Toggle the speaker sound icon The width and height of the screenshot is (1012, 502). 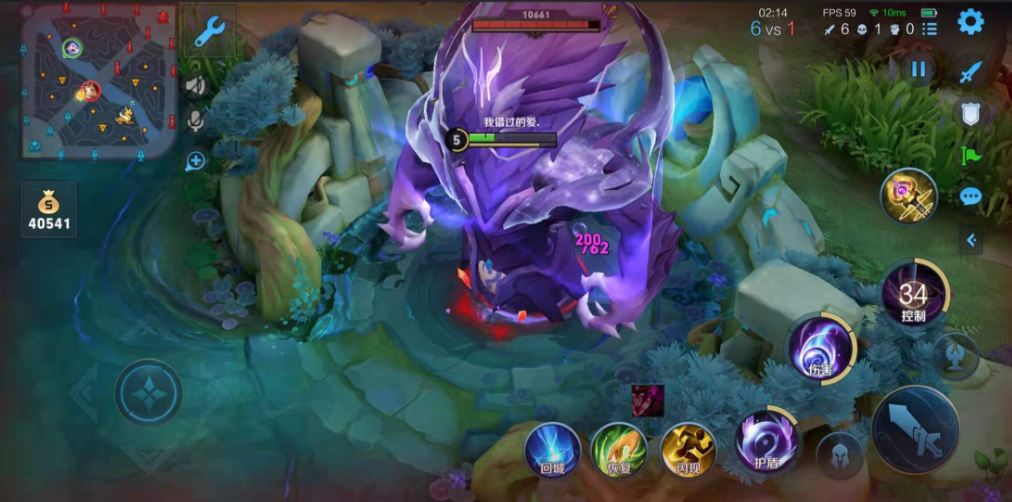click(195, 86)
